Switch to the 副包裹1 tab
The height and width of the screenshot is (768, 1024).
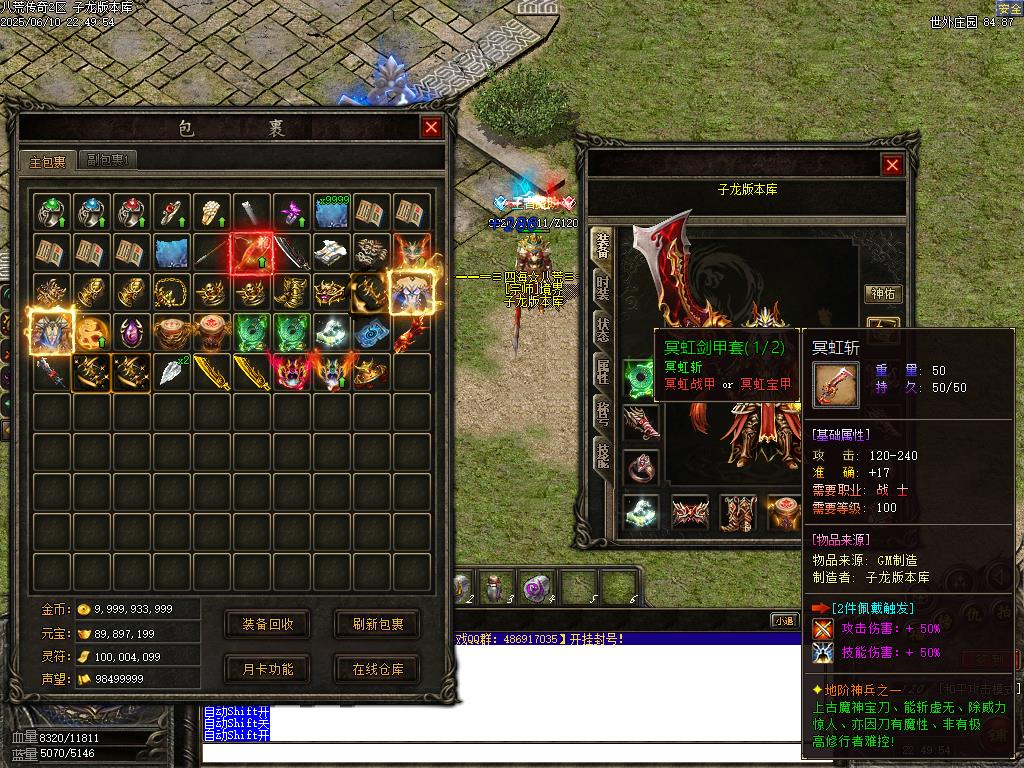coord(108,159)
